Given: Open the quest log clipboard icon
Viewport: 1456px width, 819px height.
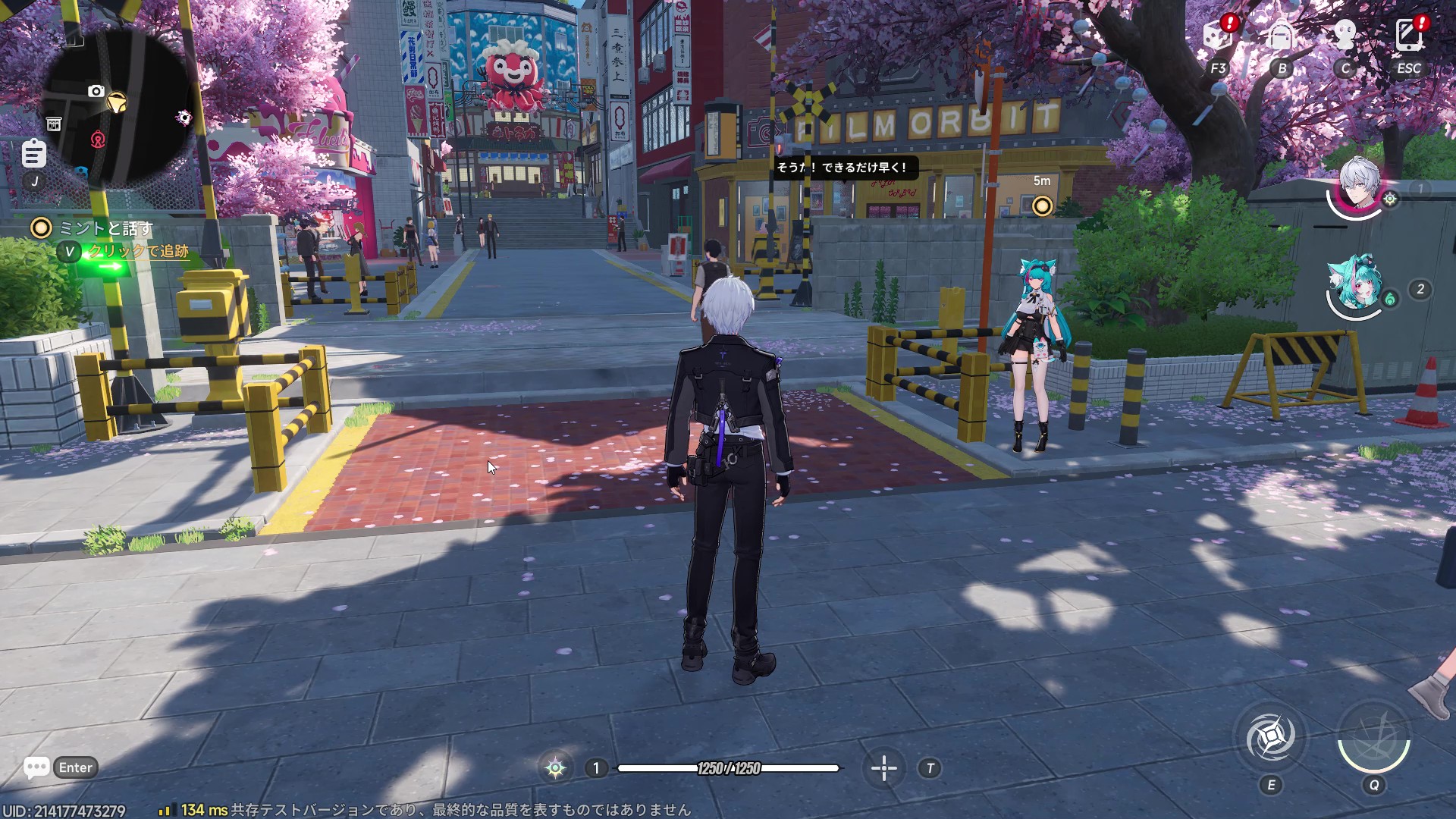Looking at the screenshot, I should [x=33, y=154].
